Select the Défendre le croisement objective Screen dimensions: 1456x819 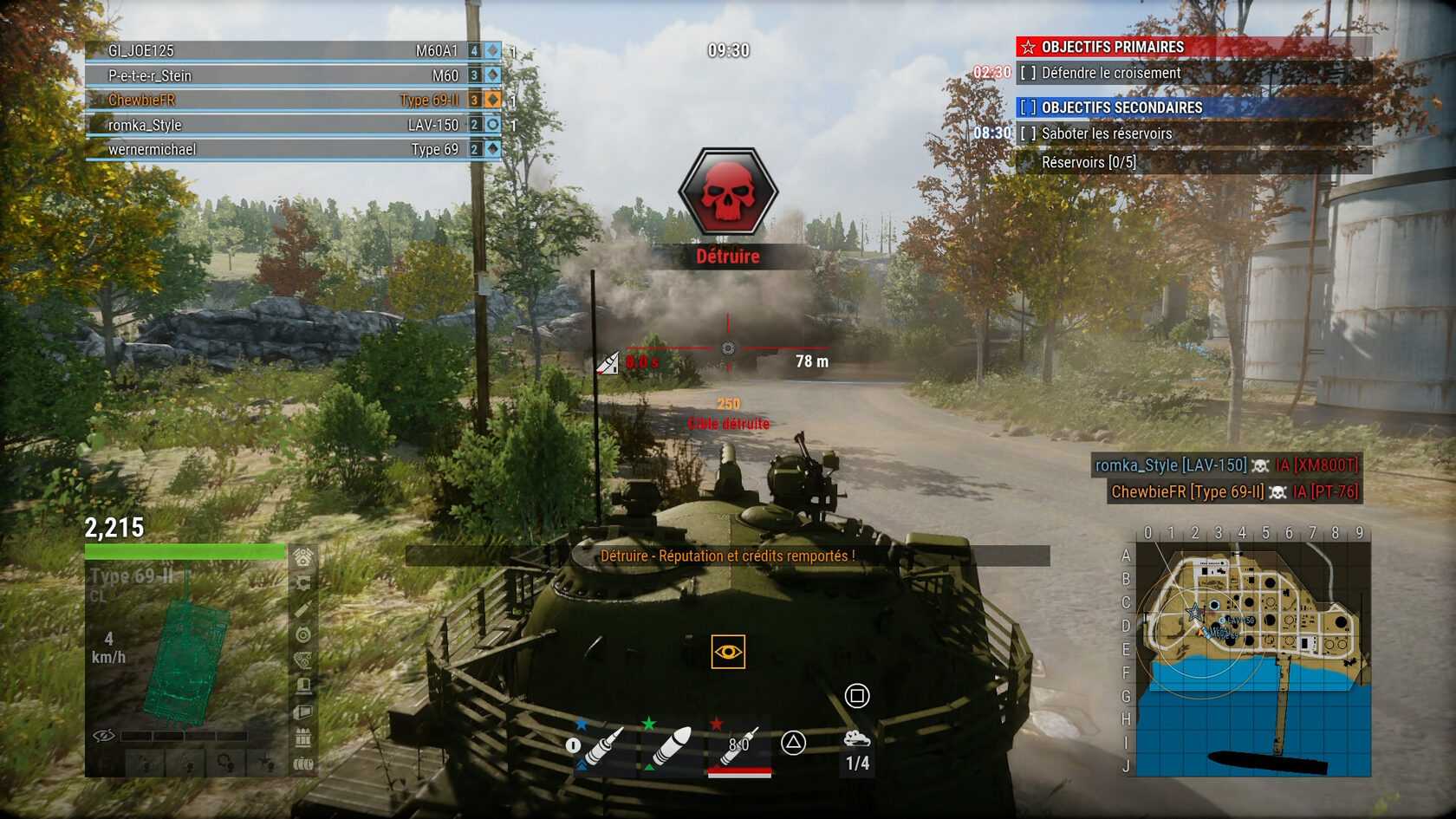click(1110, 74)
